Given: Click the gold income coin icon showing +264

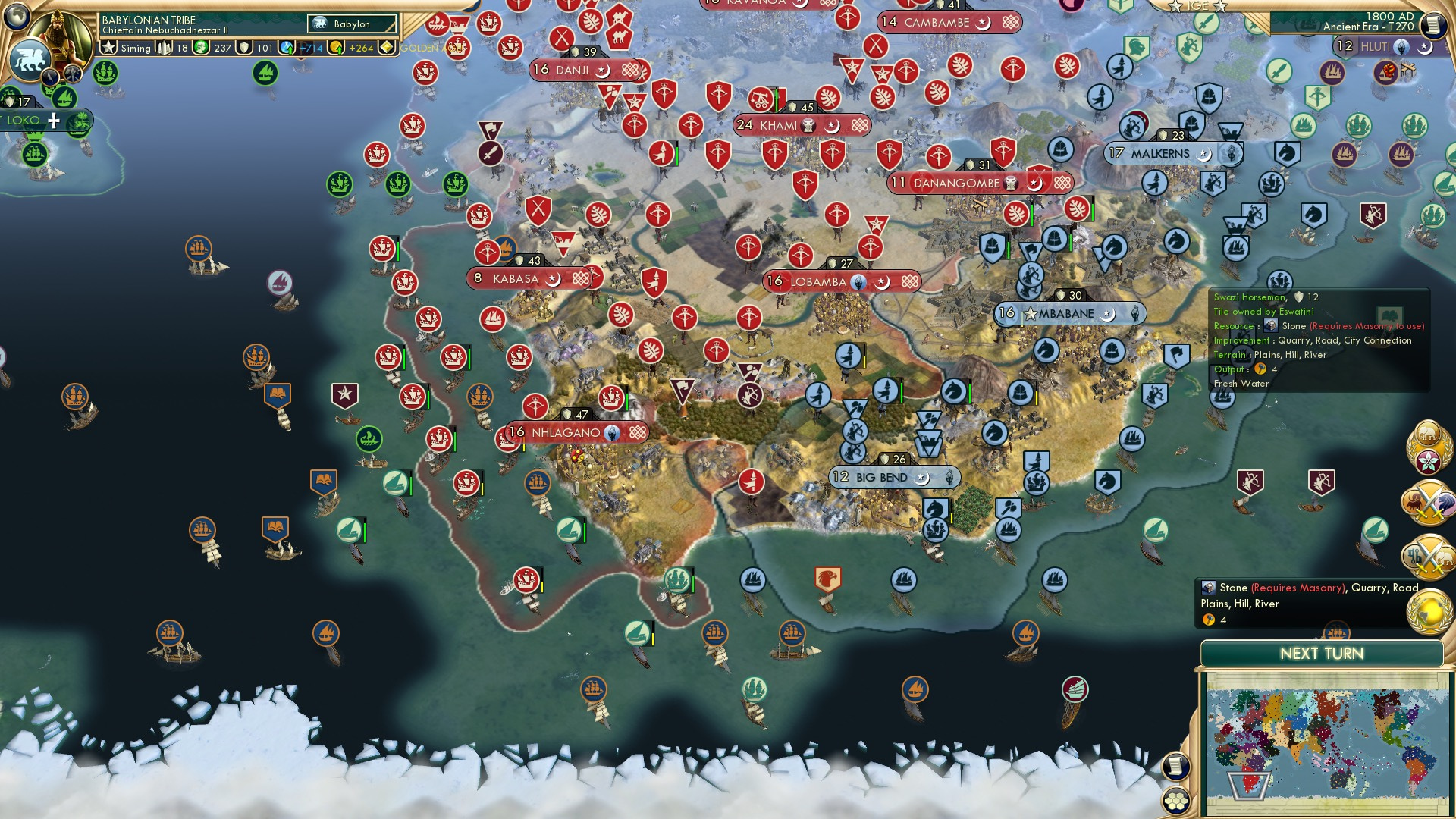Looking at the screenshot, I should point(337,48).
